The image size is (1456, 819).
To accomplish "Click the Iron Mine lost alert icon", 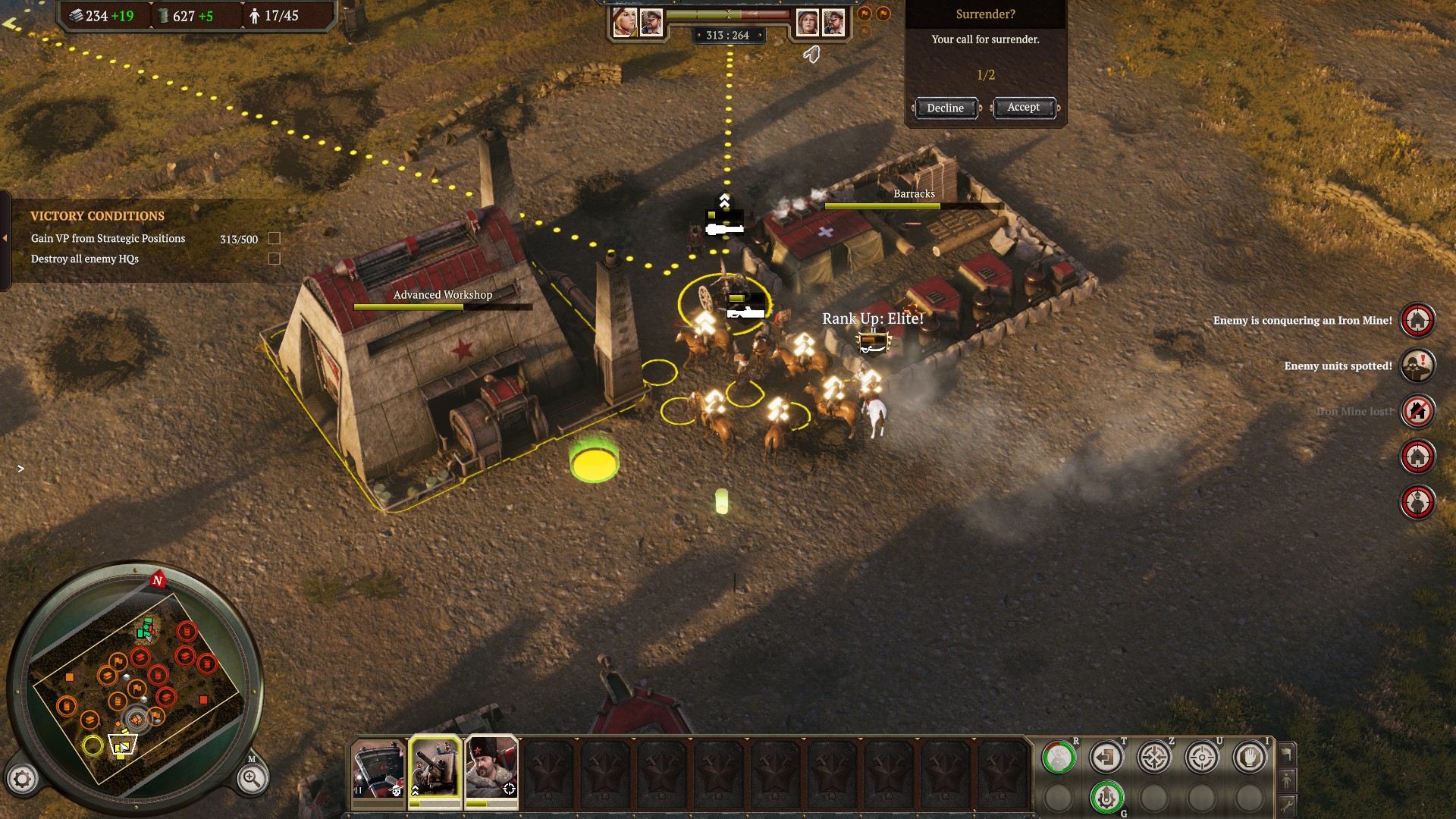I will coord(1417,411).
